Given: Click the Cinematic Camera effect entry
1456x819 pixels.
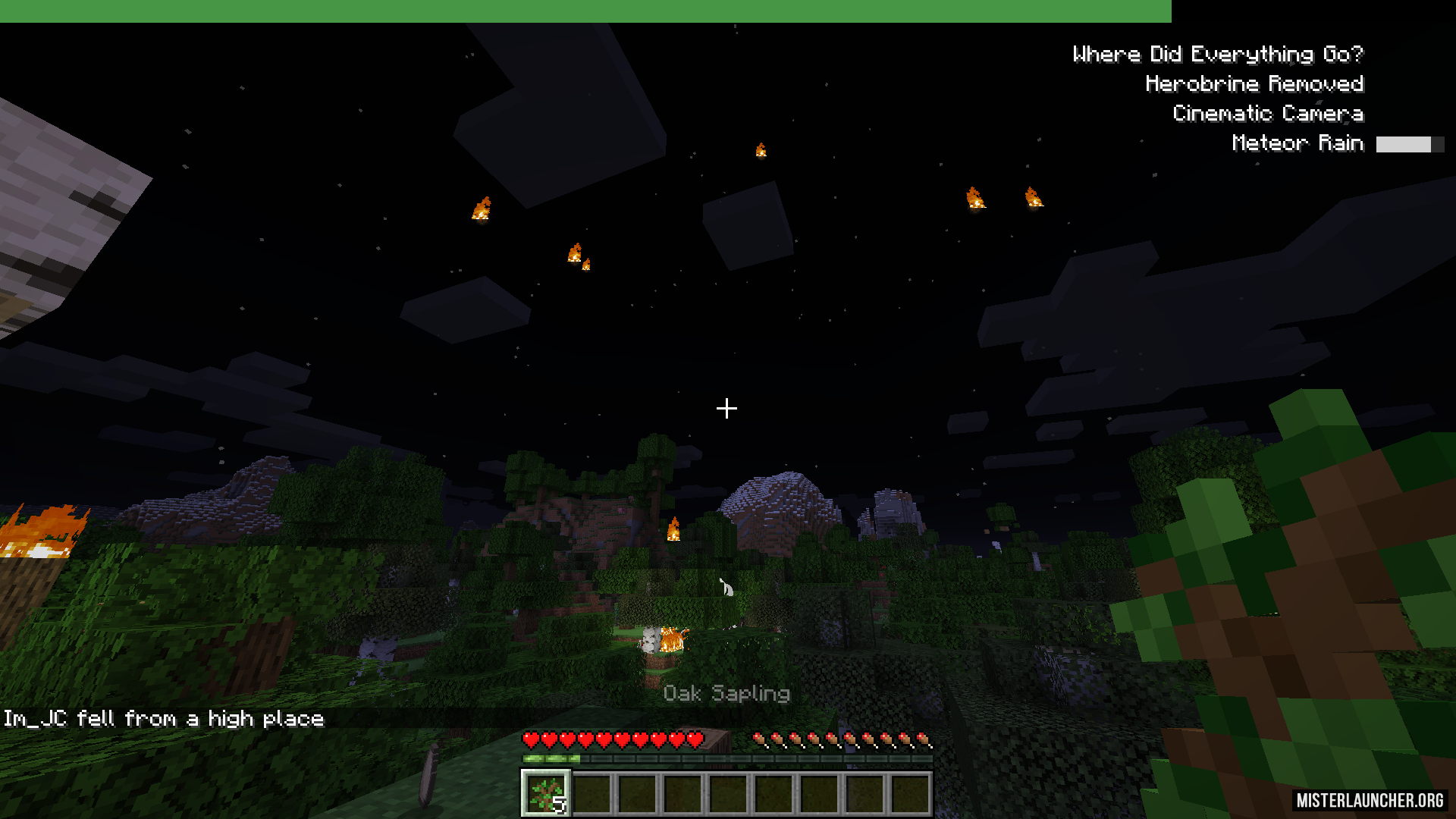Looking at the screenshot, I should 1267,114.
